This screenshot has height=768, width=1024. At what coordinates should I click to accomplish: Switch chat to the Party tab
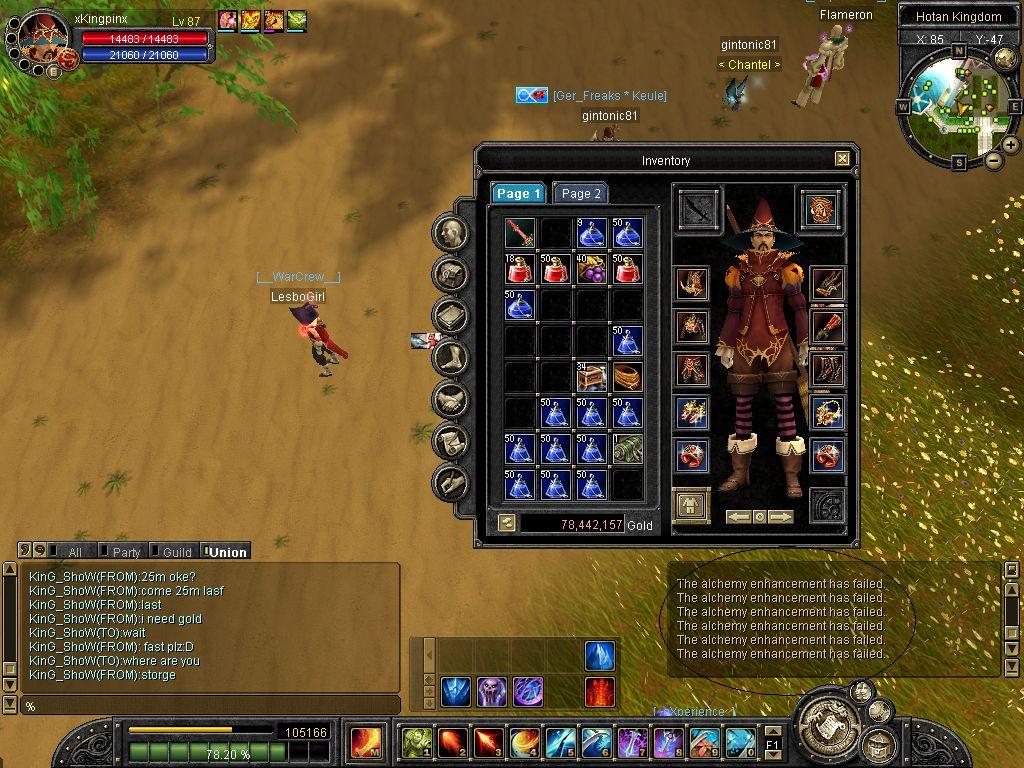(x=126, y=552)
